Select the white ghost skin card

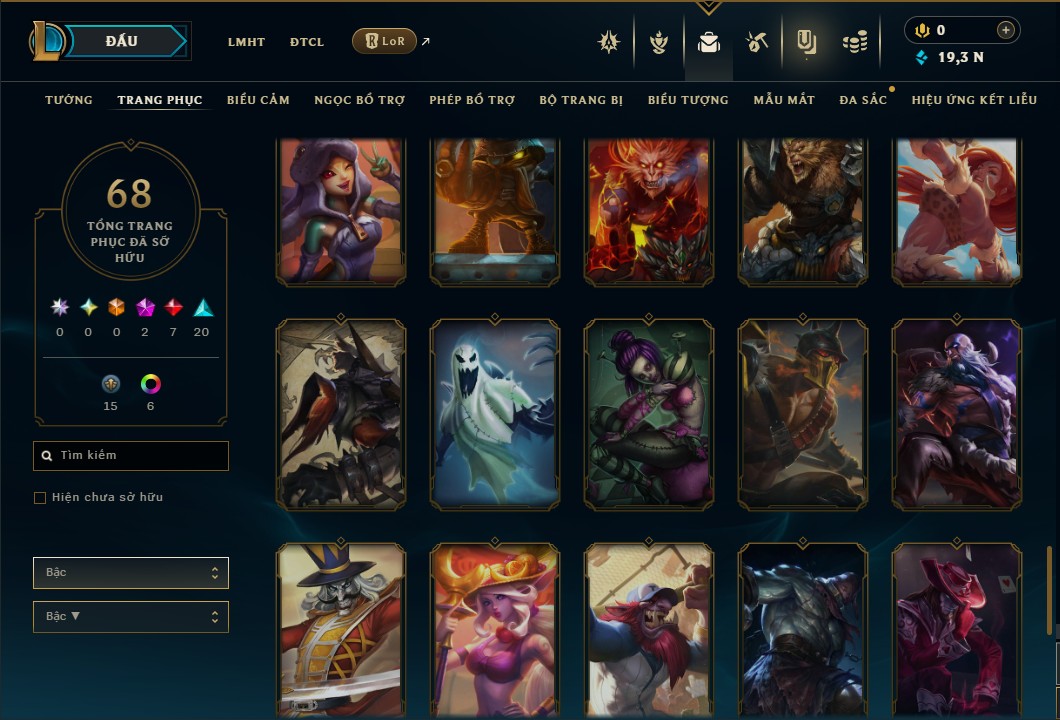496,414
